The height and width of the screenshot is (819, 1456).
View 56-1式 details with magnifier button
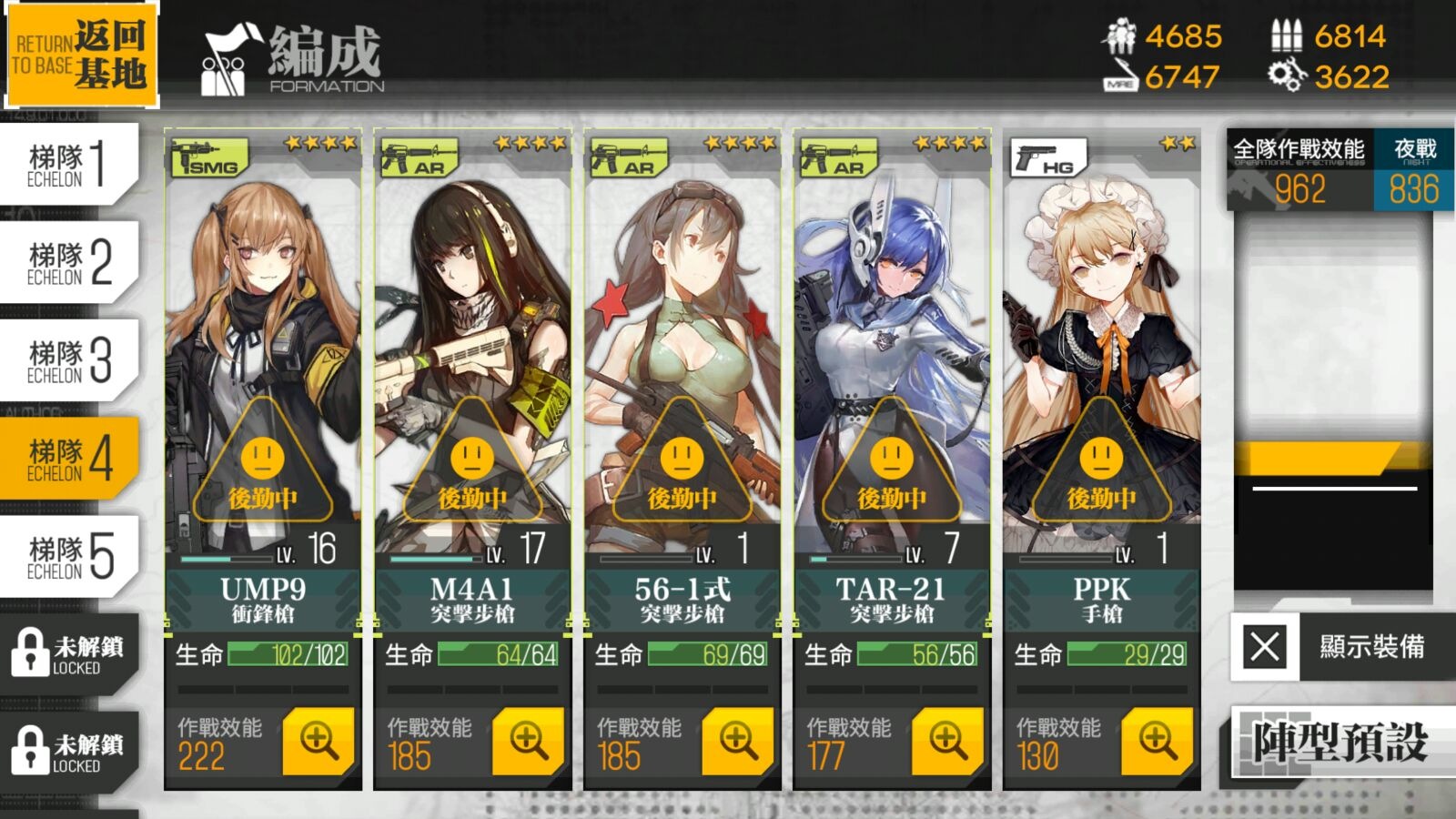tap(738, 742)
